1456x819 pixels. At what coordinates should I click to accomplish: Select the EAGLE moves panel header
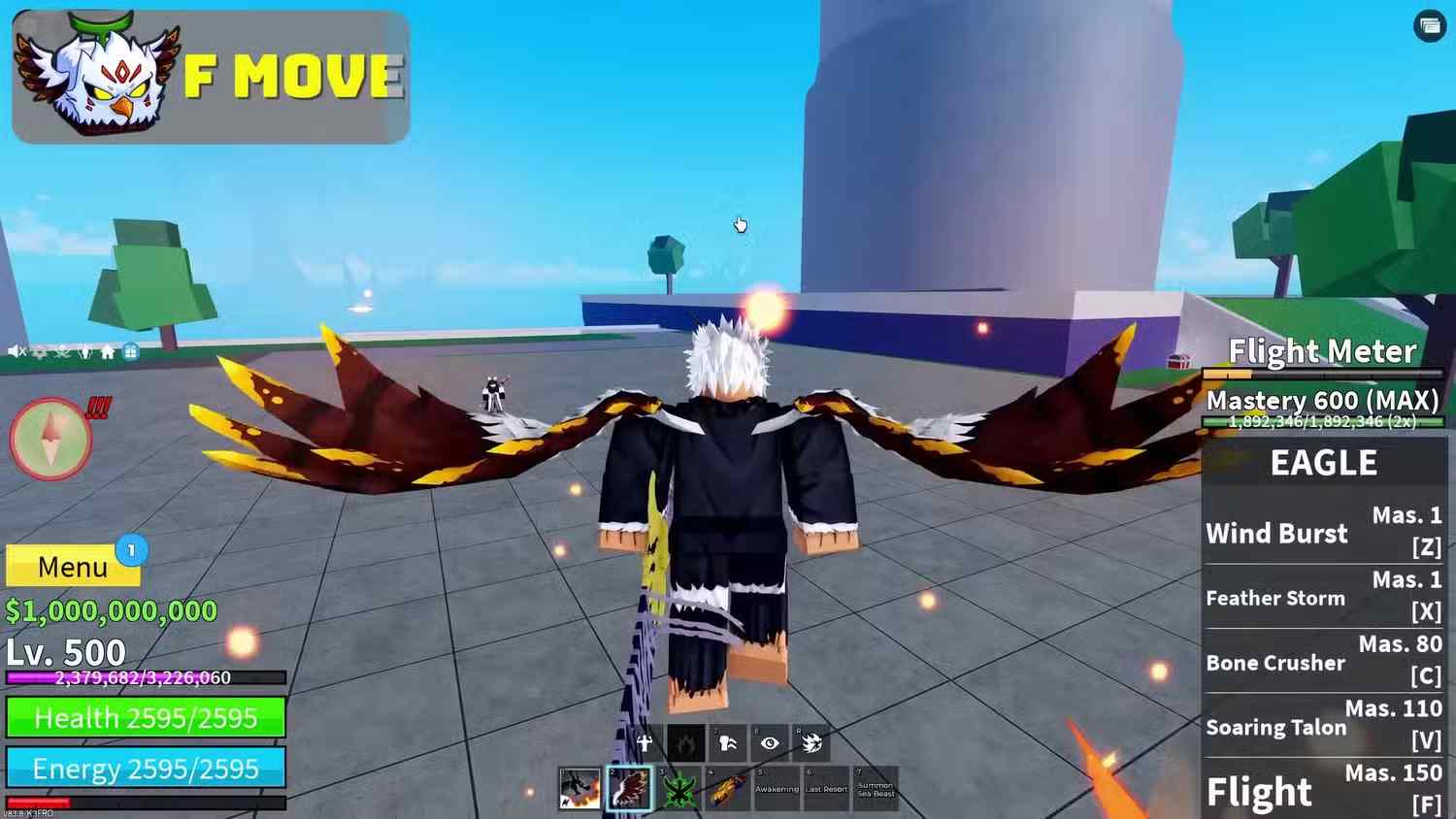click(1323, 463)
